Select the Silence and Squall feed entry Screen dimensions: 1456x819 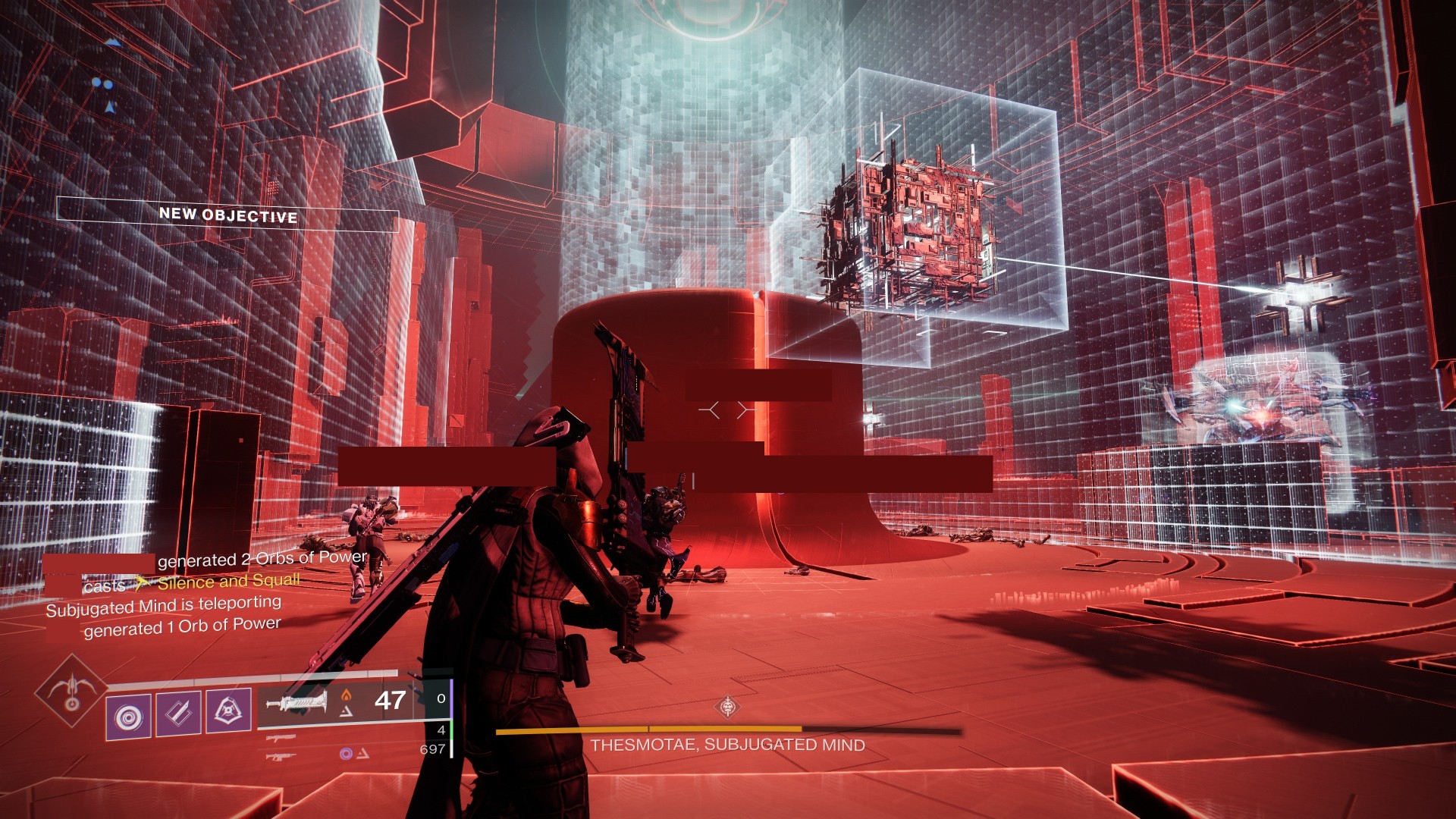pos(227,582)
